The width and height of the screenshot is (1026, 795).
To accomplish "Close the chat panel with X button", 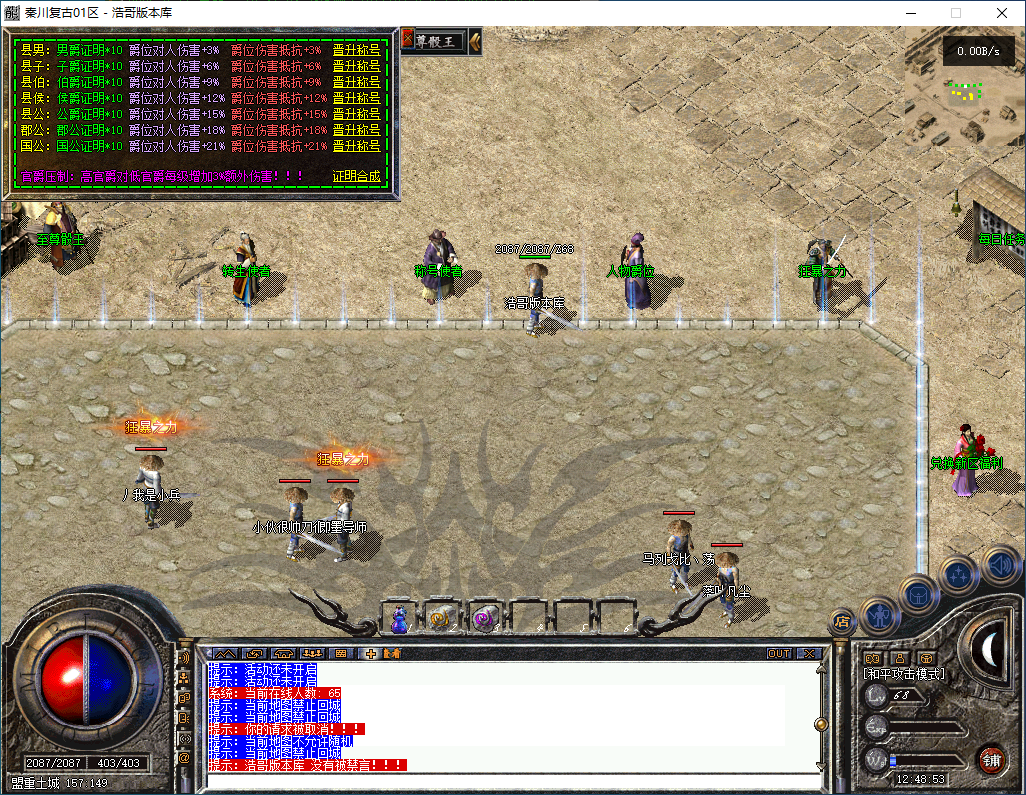I will coord(808,654).
